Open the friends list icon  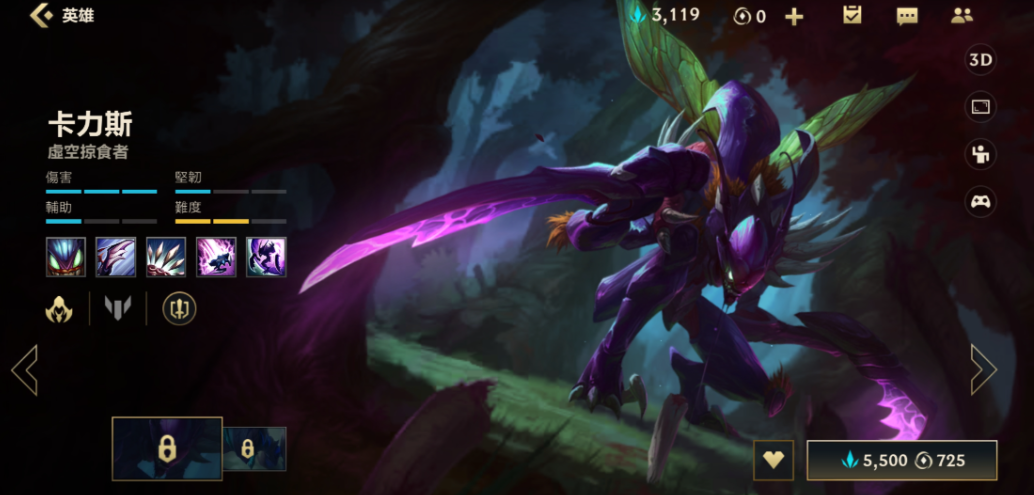tap(962, 15)
